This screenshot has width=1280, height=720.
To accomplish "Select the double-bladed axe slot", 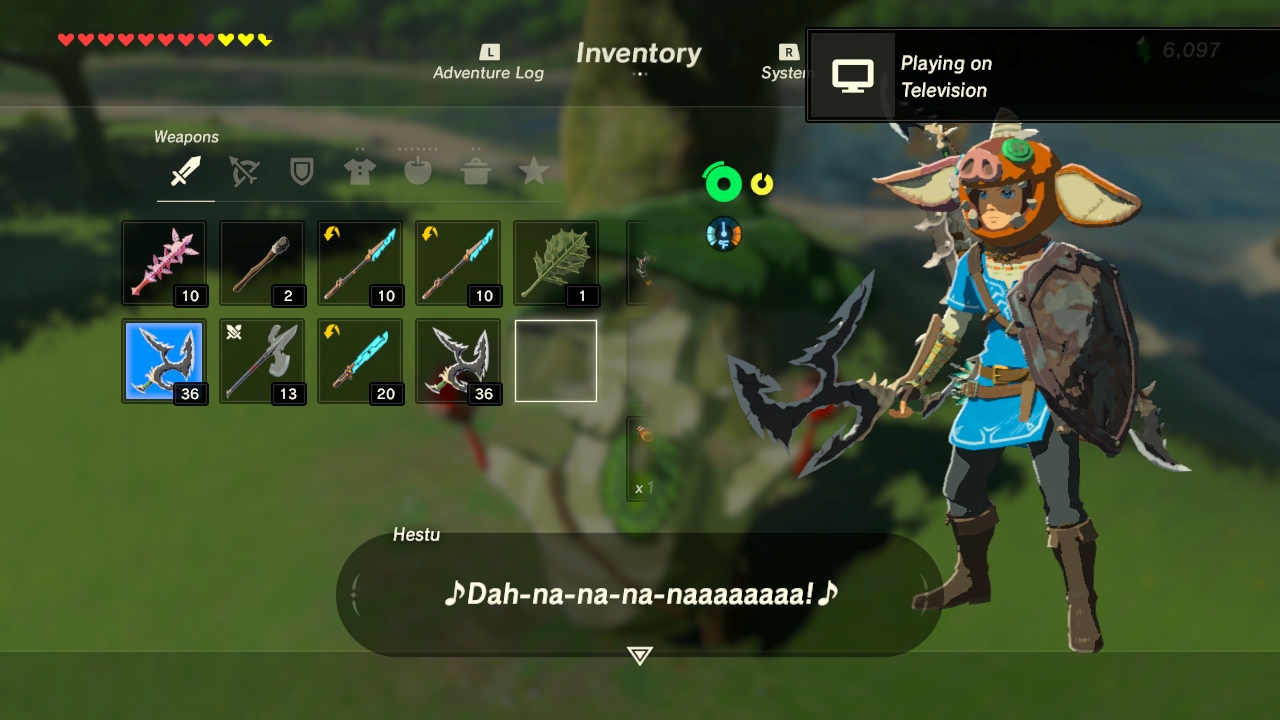I will point(262,361).
